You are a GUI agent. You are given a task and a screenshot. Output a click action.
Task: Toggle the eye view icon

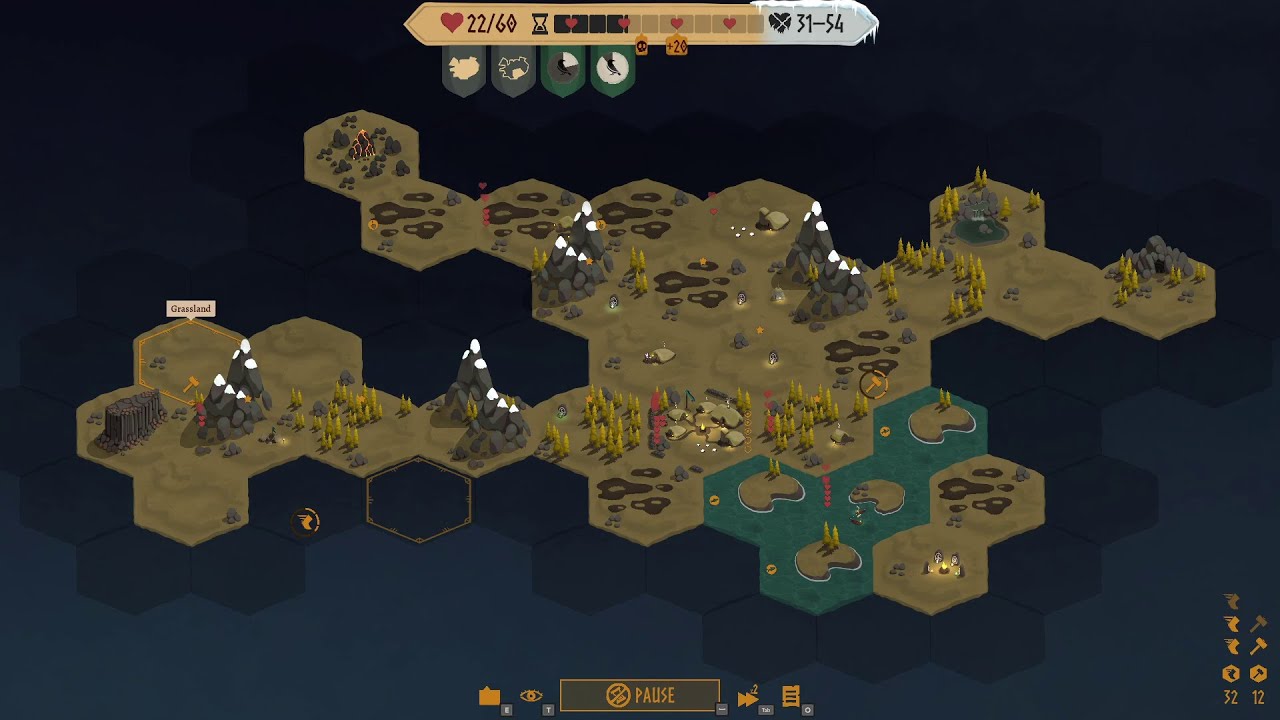531,696
